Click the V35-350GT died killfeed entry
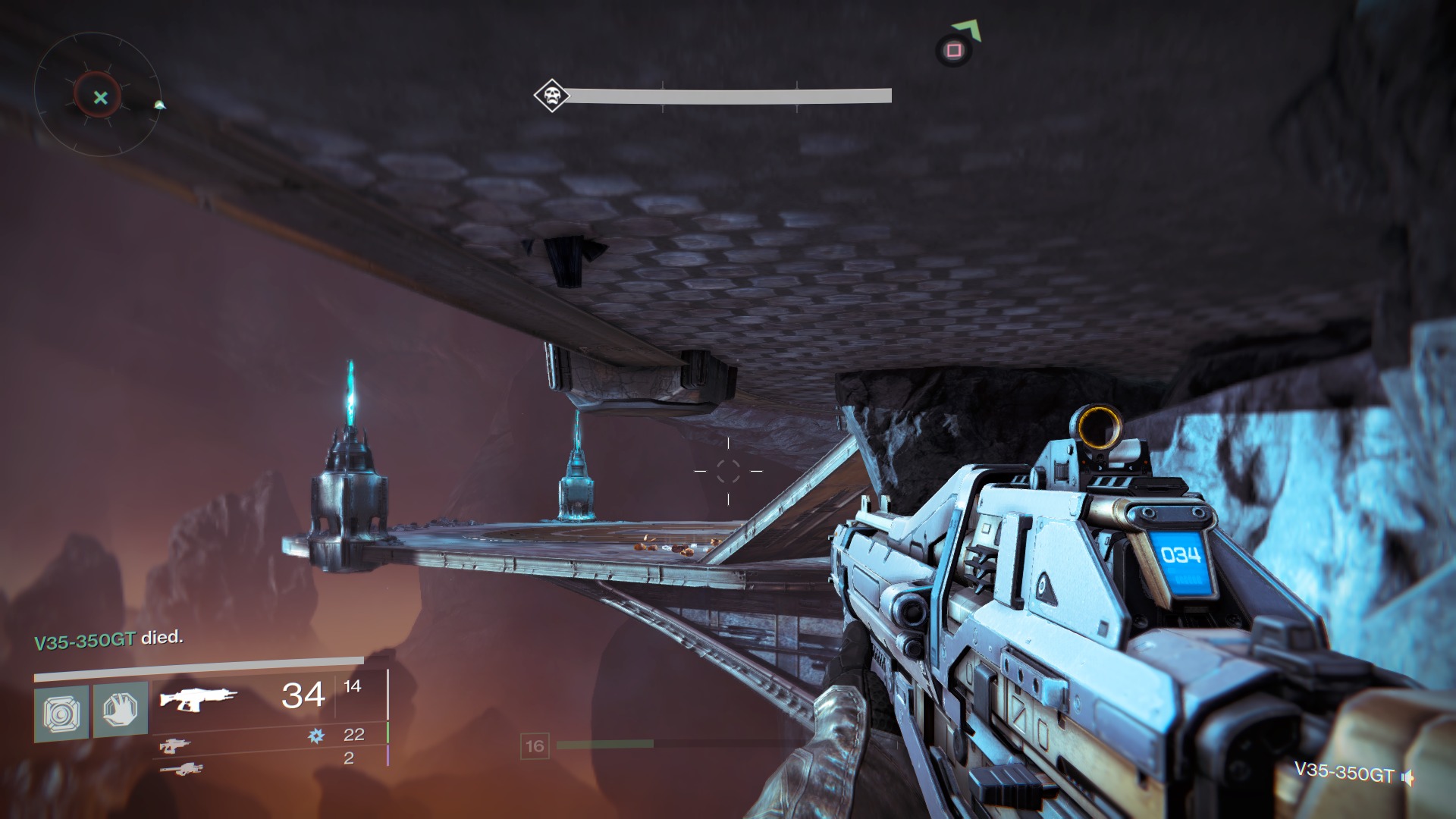This screenshot has width=1456, height=819. 108,639
